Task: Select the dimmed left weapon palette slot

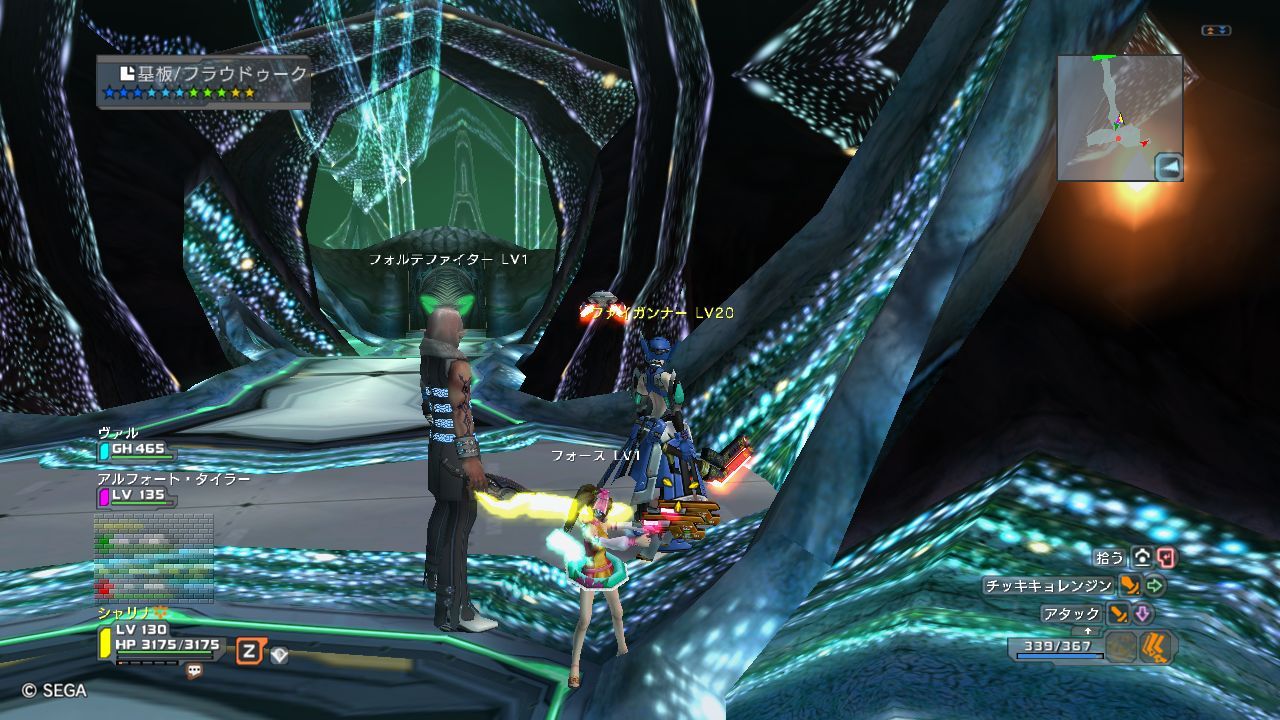Action: click(x=1122, y=646)
